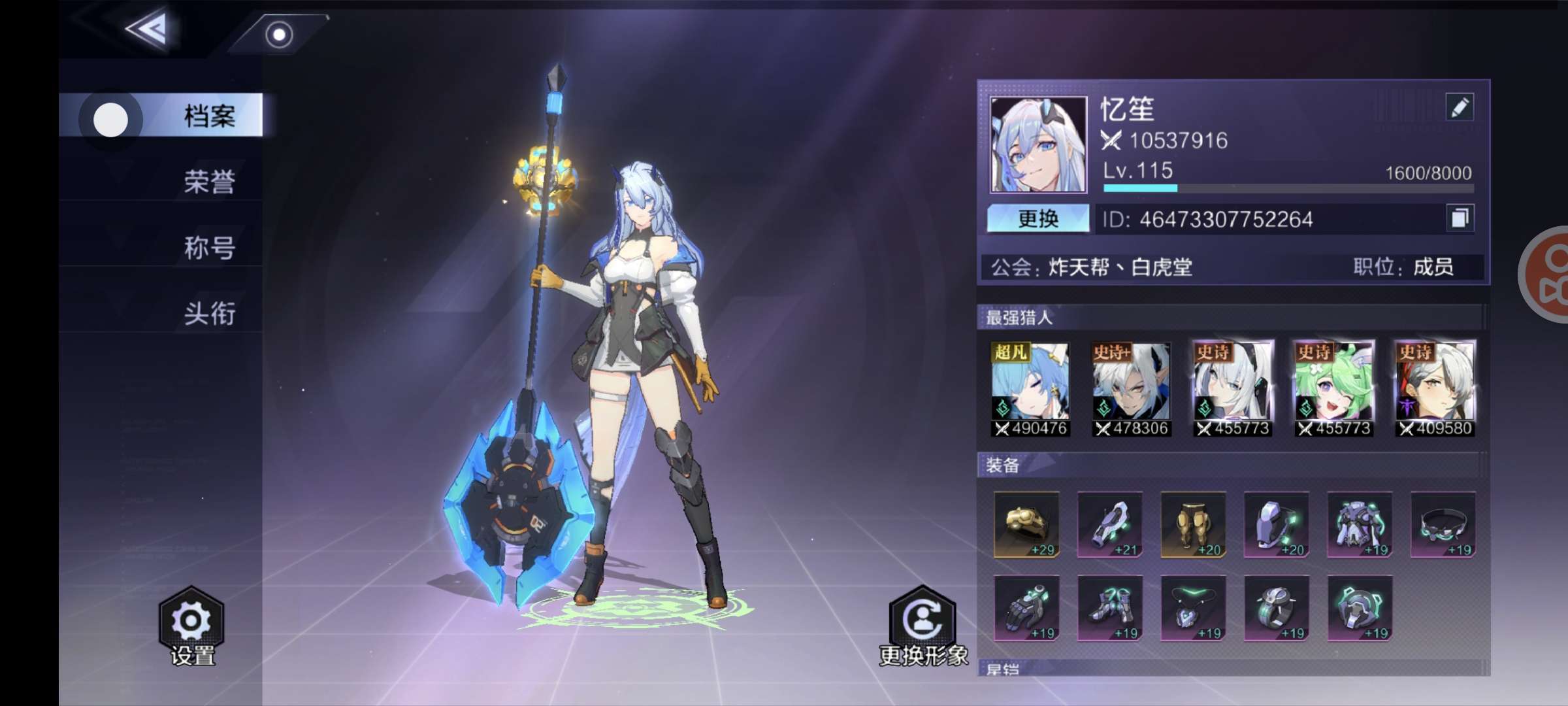Switch to the 档案 tab

(208, 116)
